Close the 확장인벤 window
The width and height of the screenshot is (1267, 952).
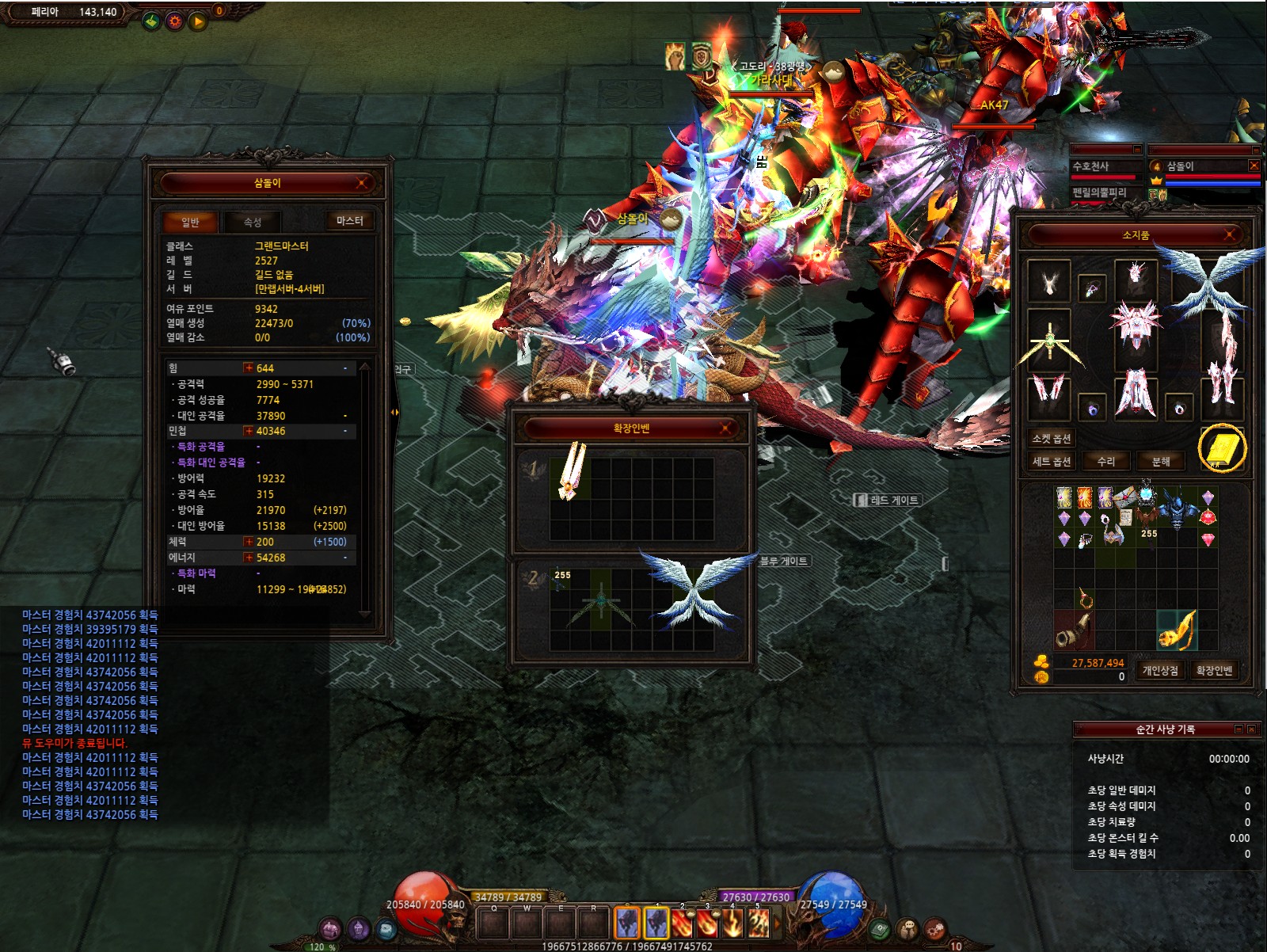point(725,428)
